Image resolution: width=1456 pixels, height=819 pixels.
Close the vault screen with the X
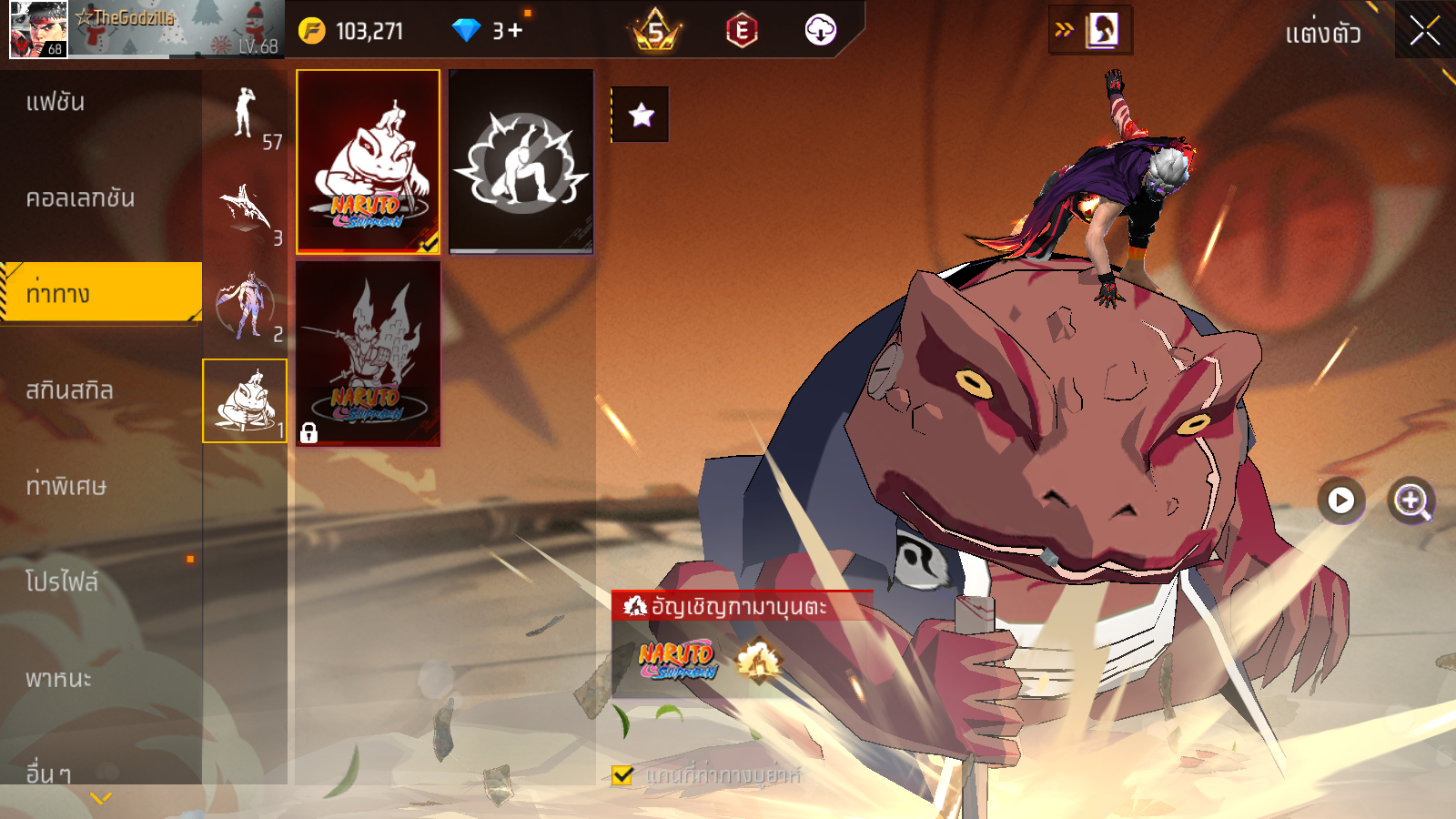click(1424, 32)
